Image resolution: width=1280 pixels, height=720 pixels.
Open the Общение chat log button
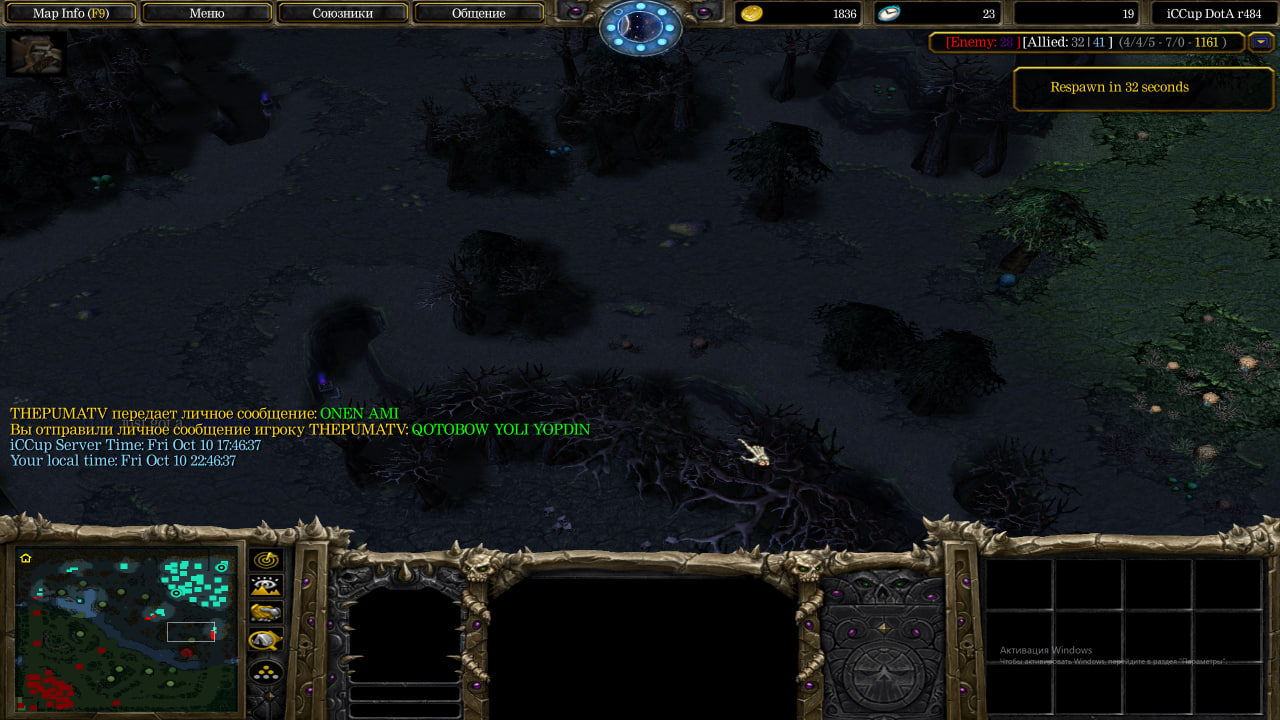pyautogui.click(x=478, y=13)
